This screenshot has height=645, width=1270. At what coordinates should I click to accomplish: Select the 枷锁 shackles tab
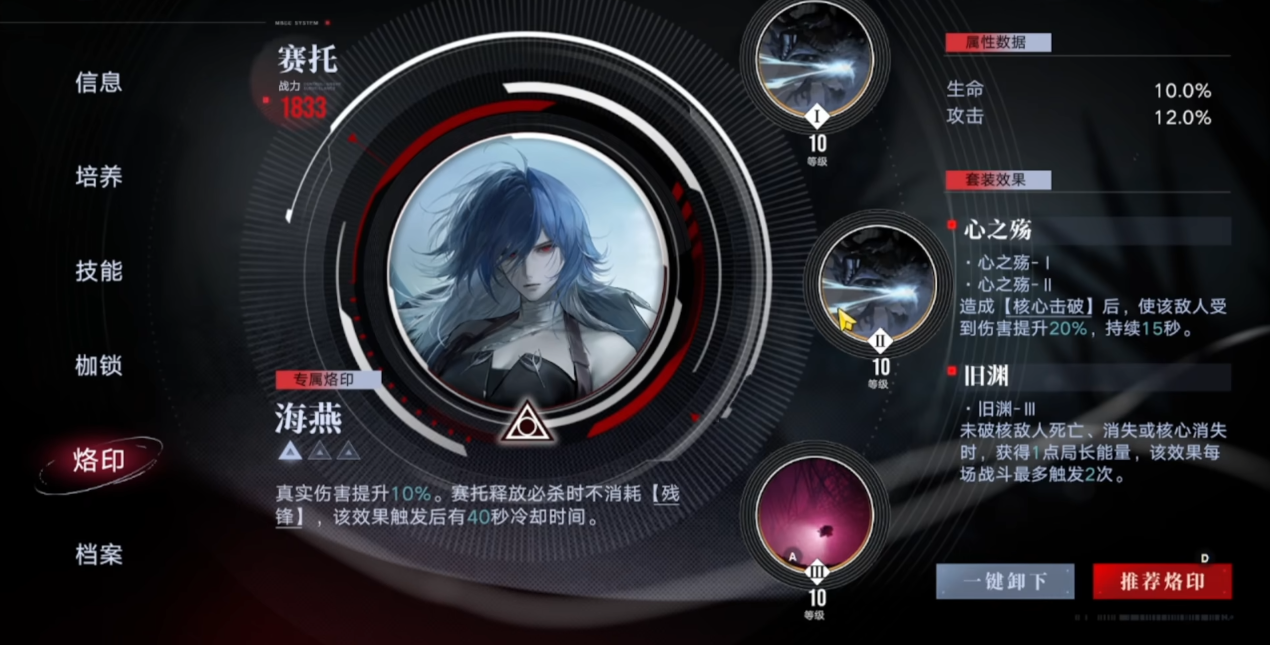pyautogui.click(x=98, y=365)
